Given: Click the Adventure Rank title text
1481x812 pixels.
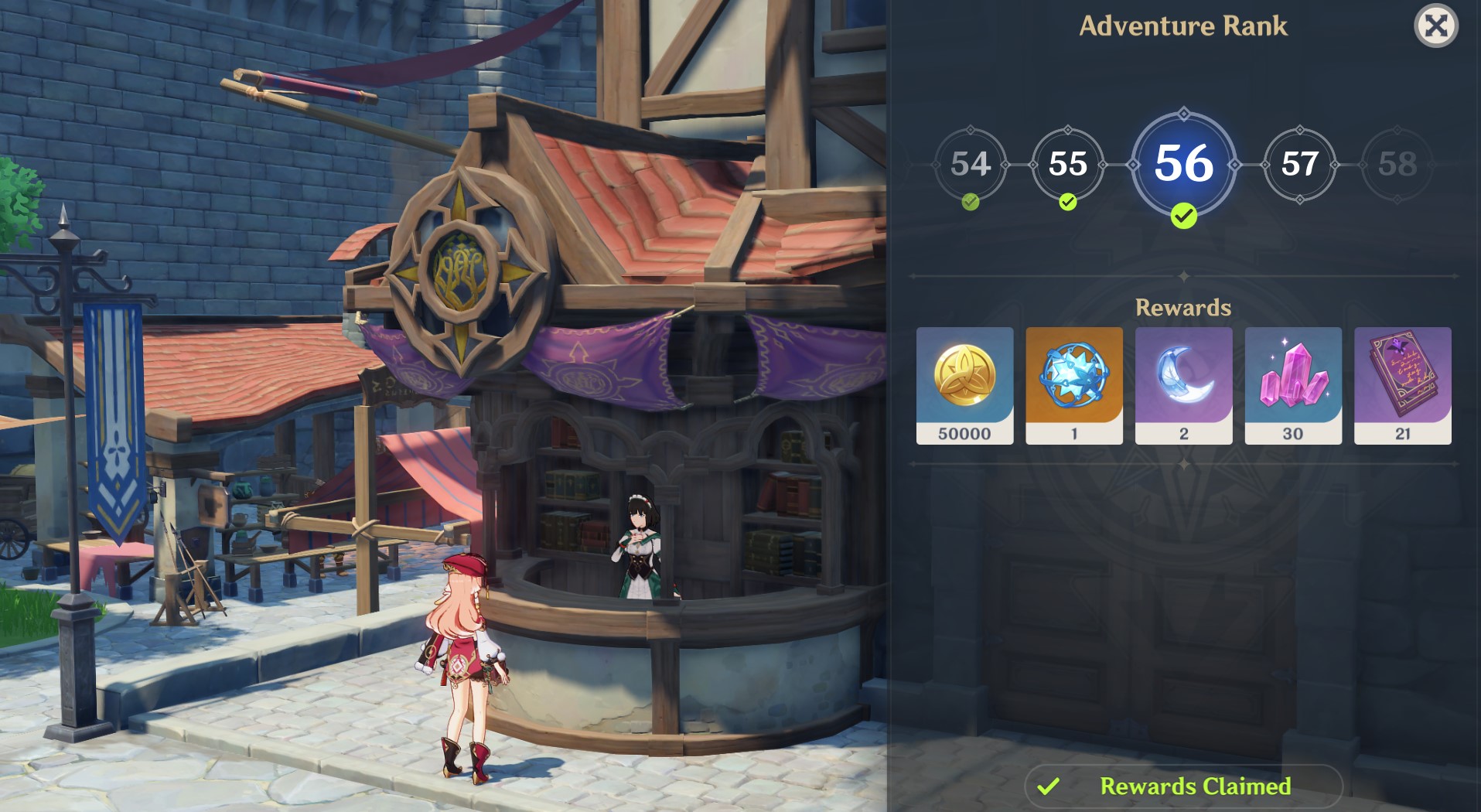Looking at the screenshot, I should [1185, 26].
